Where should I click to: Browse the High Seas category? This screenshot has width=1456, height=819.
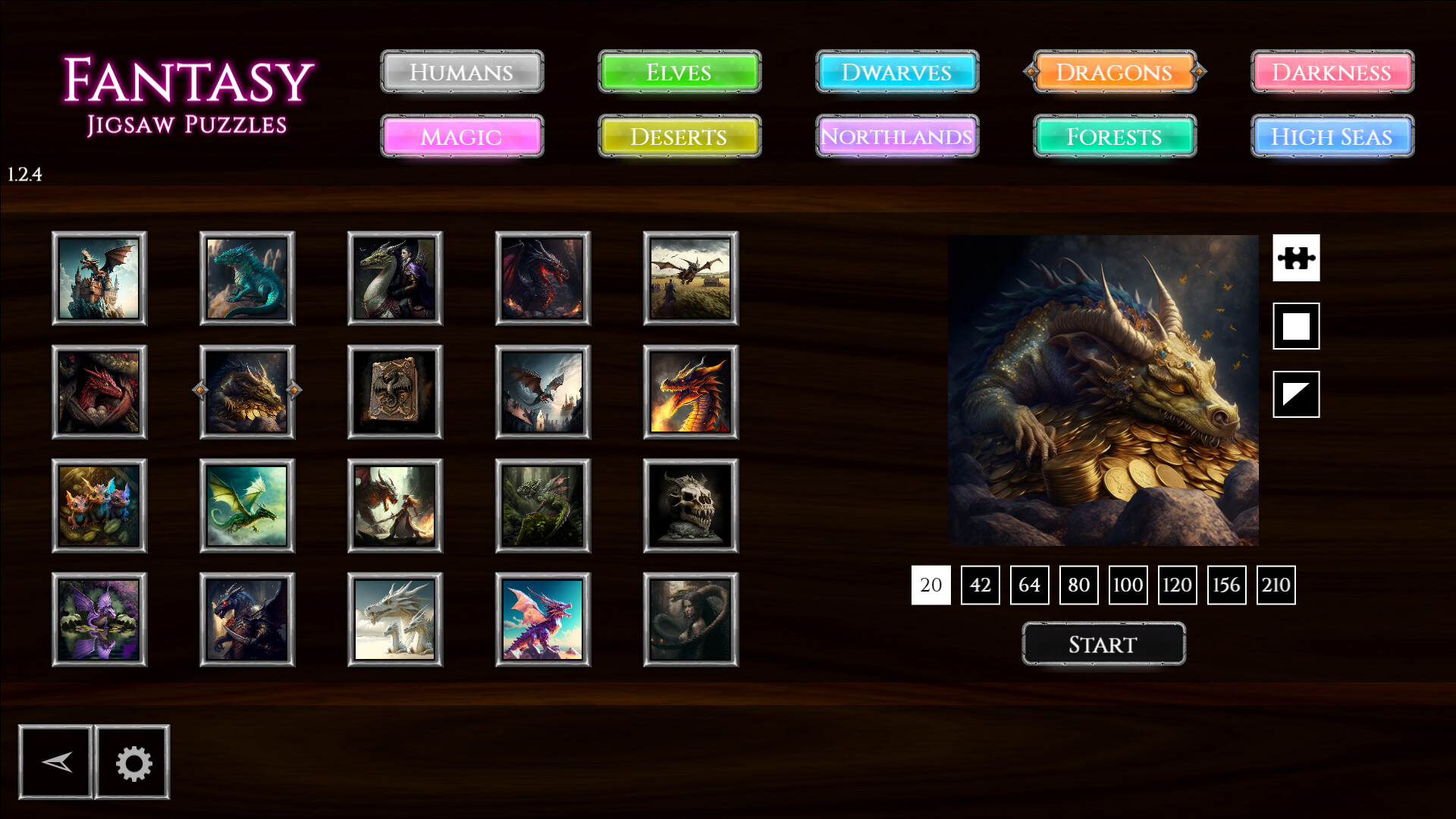point(1331,137)
